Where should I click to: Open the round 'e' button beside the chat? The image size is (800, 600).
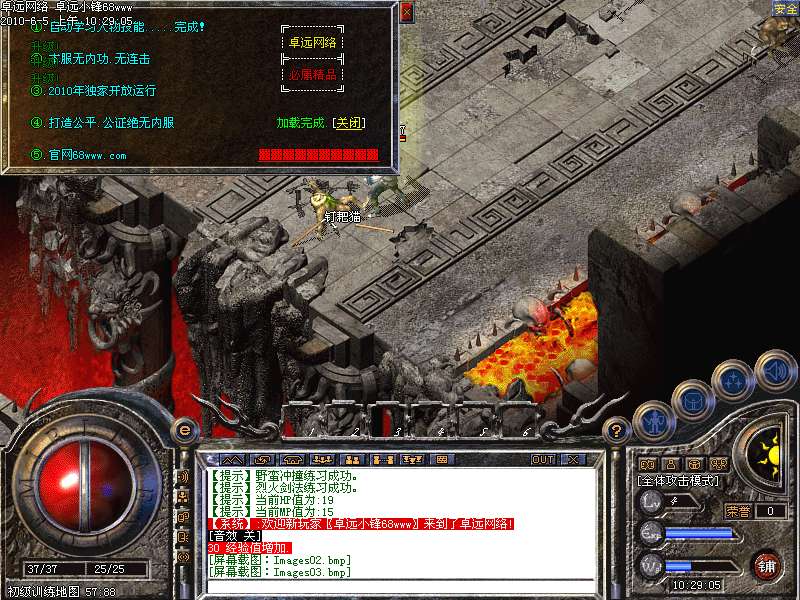pyautogui.click(x=184, y=431)
